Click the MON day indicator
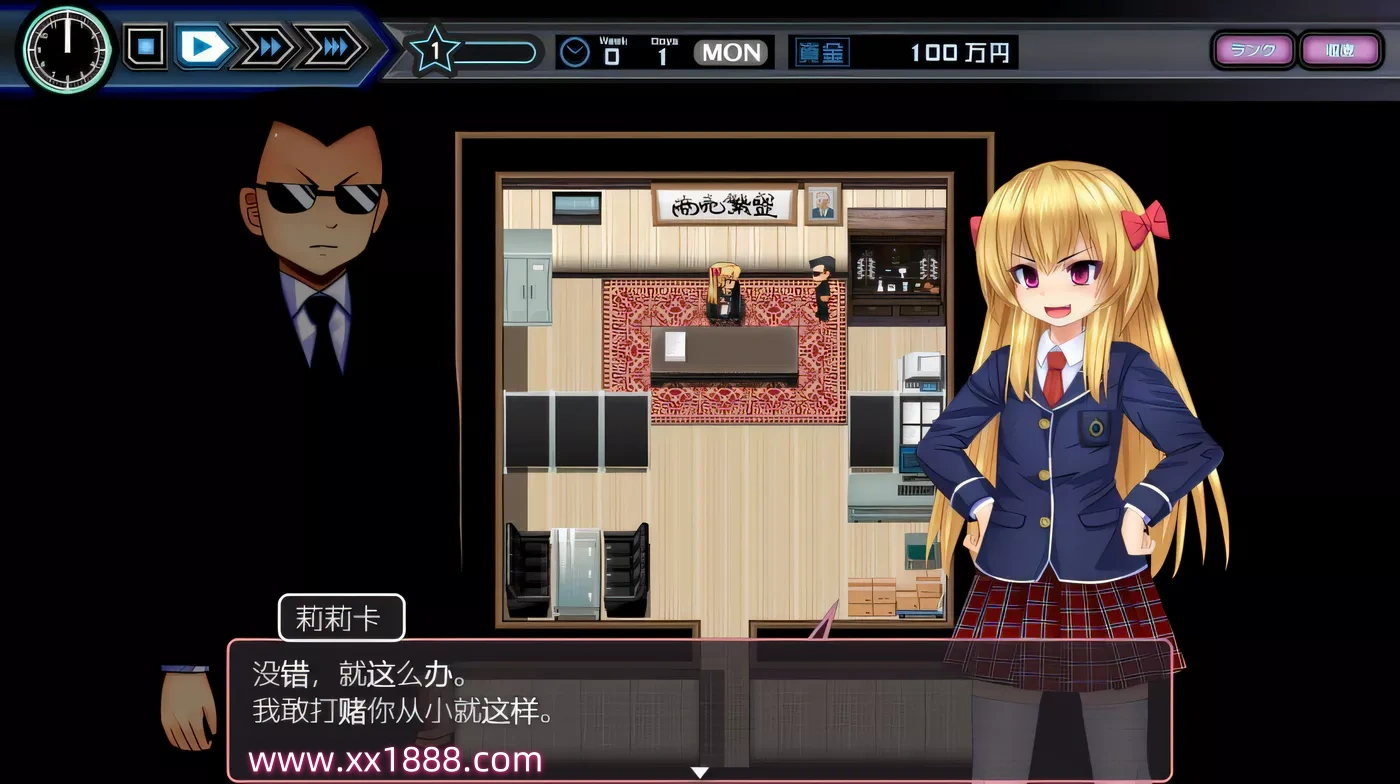The height and width of the screenshot is (784, 1400). pos(730,52)
